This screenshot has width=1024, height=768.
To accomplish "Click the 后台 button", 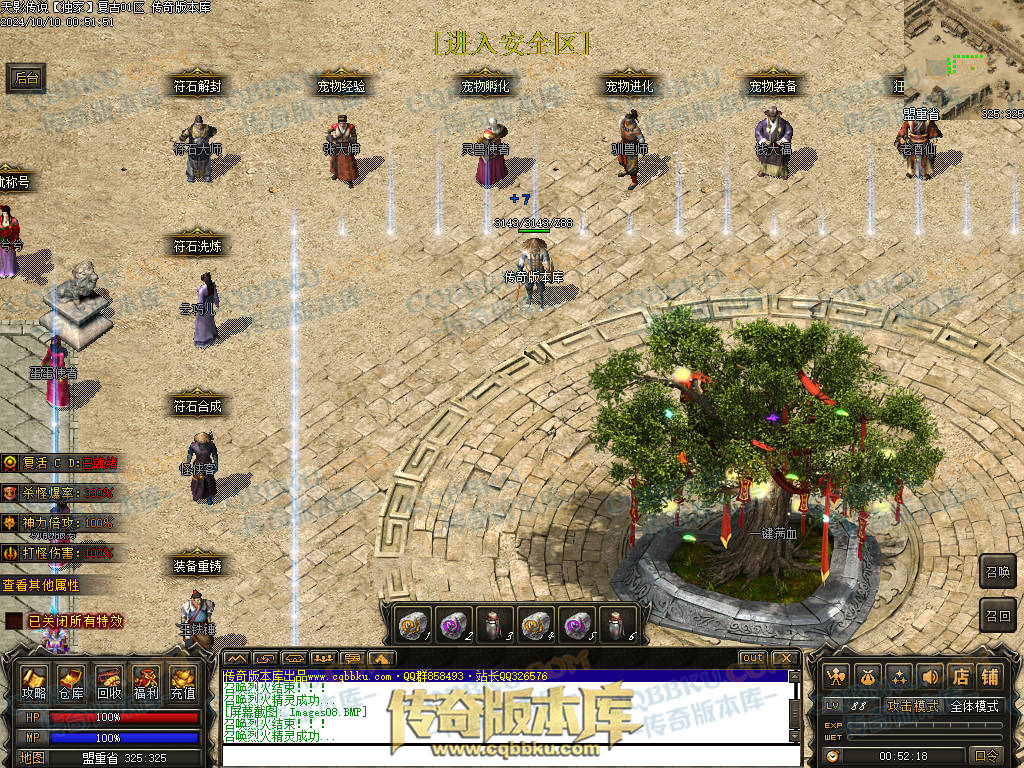I will point(27,79).
